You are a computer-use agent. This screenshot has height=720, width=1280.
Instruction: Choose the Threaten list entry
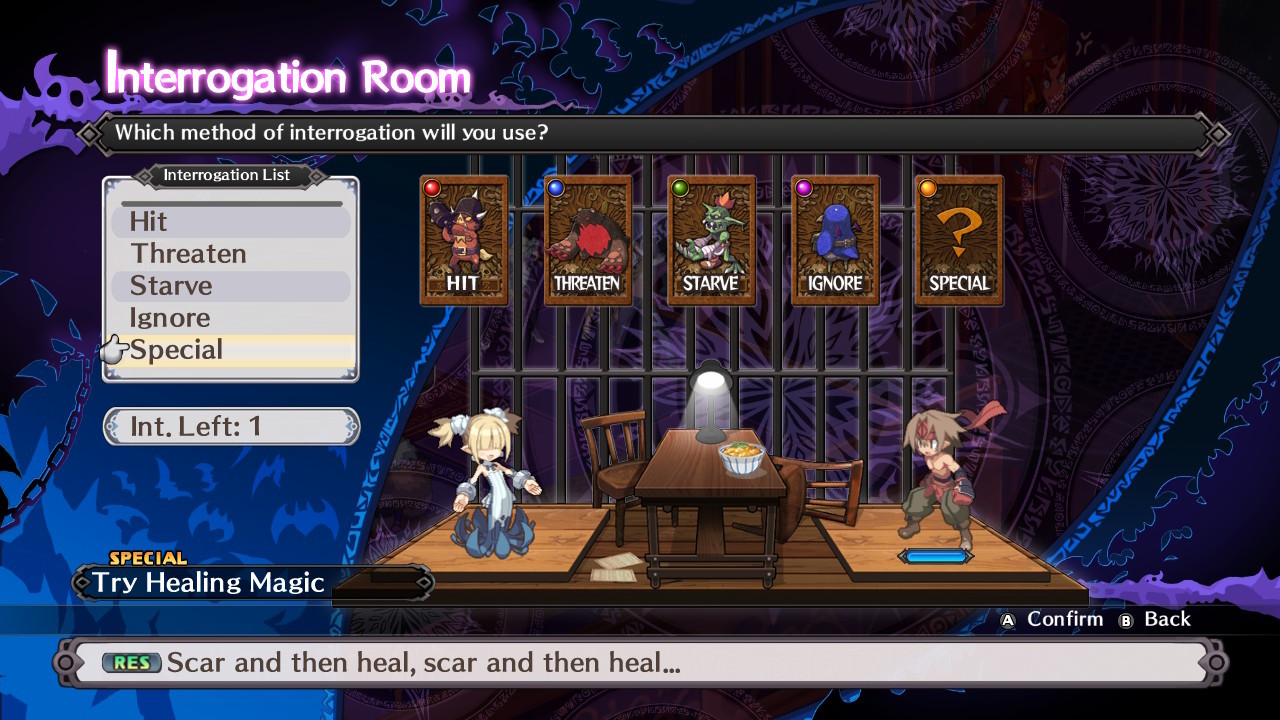230,254
